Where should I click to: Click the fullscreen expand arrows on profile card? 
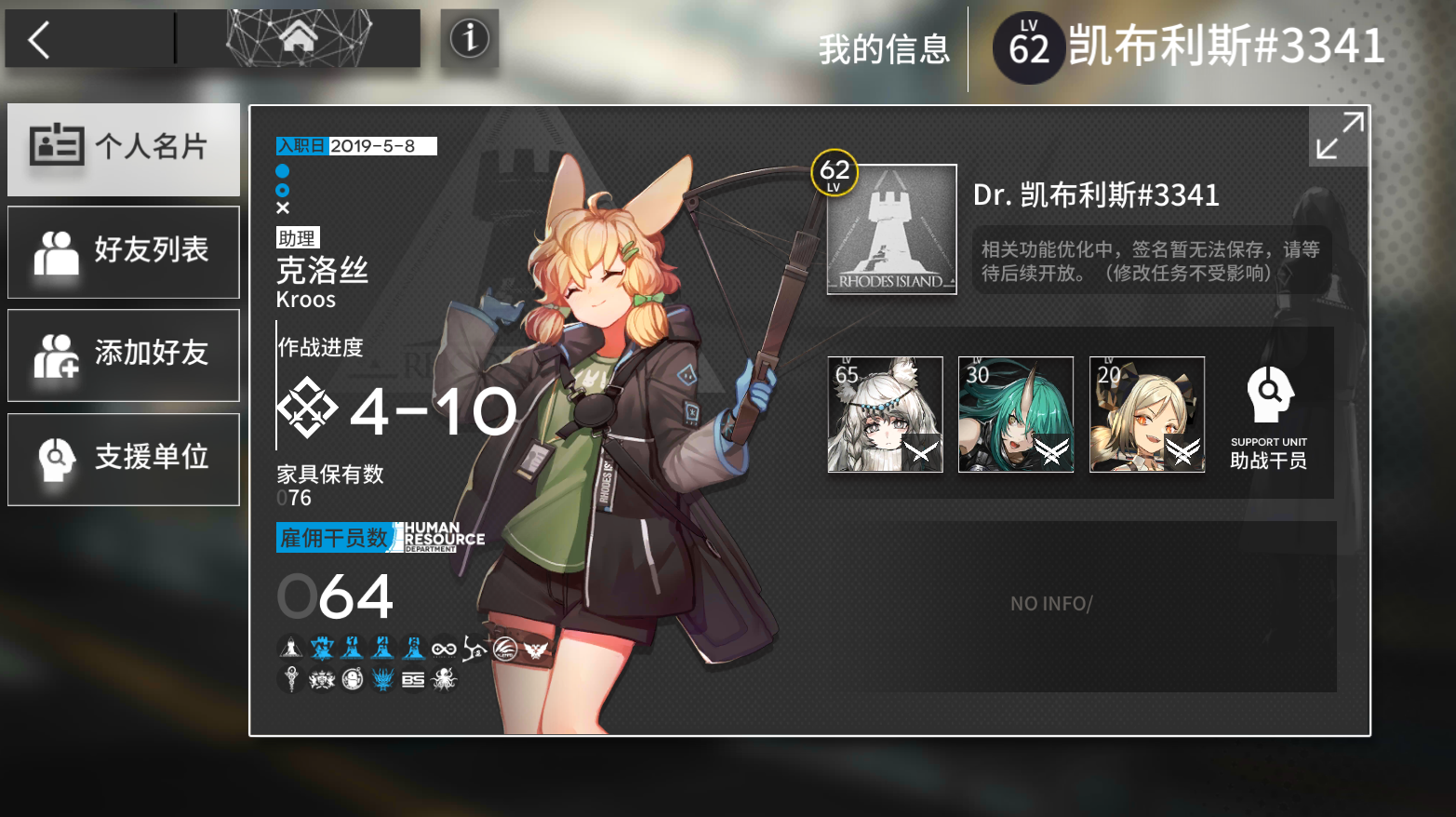(1338, 135)
